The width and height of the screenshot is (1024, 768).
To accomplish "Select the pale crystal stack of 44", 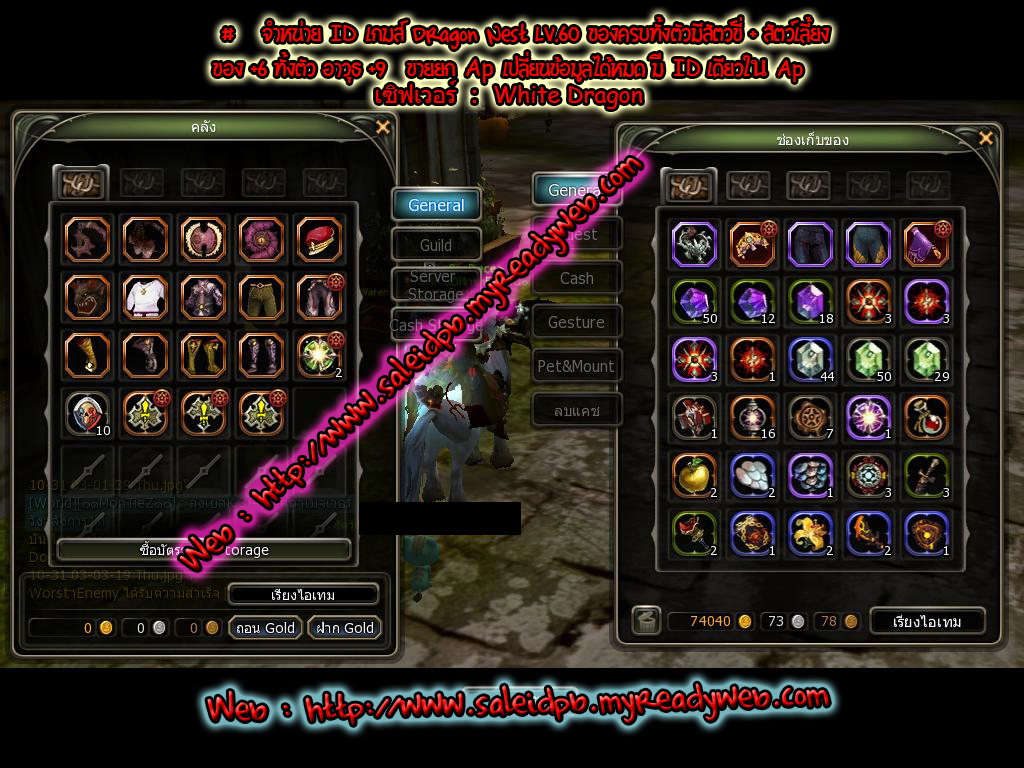I will tap(809, 359).
